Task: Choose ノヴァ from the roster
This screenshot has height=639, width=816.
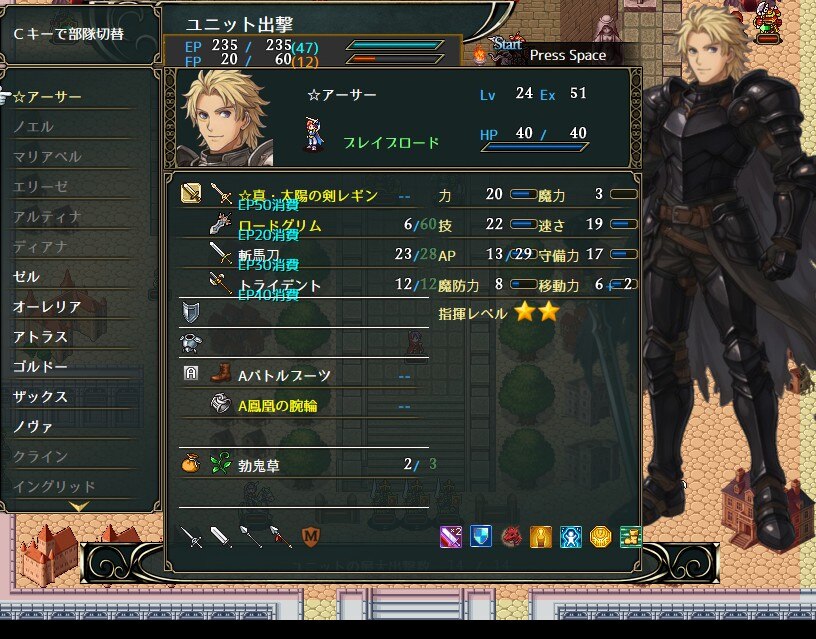Action: (x=34, y=427)
